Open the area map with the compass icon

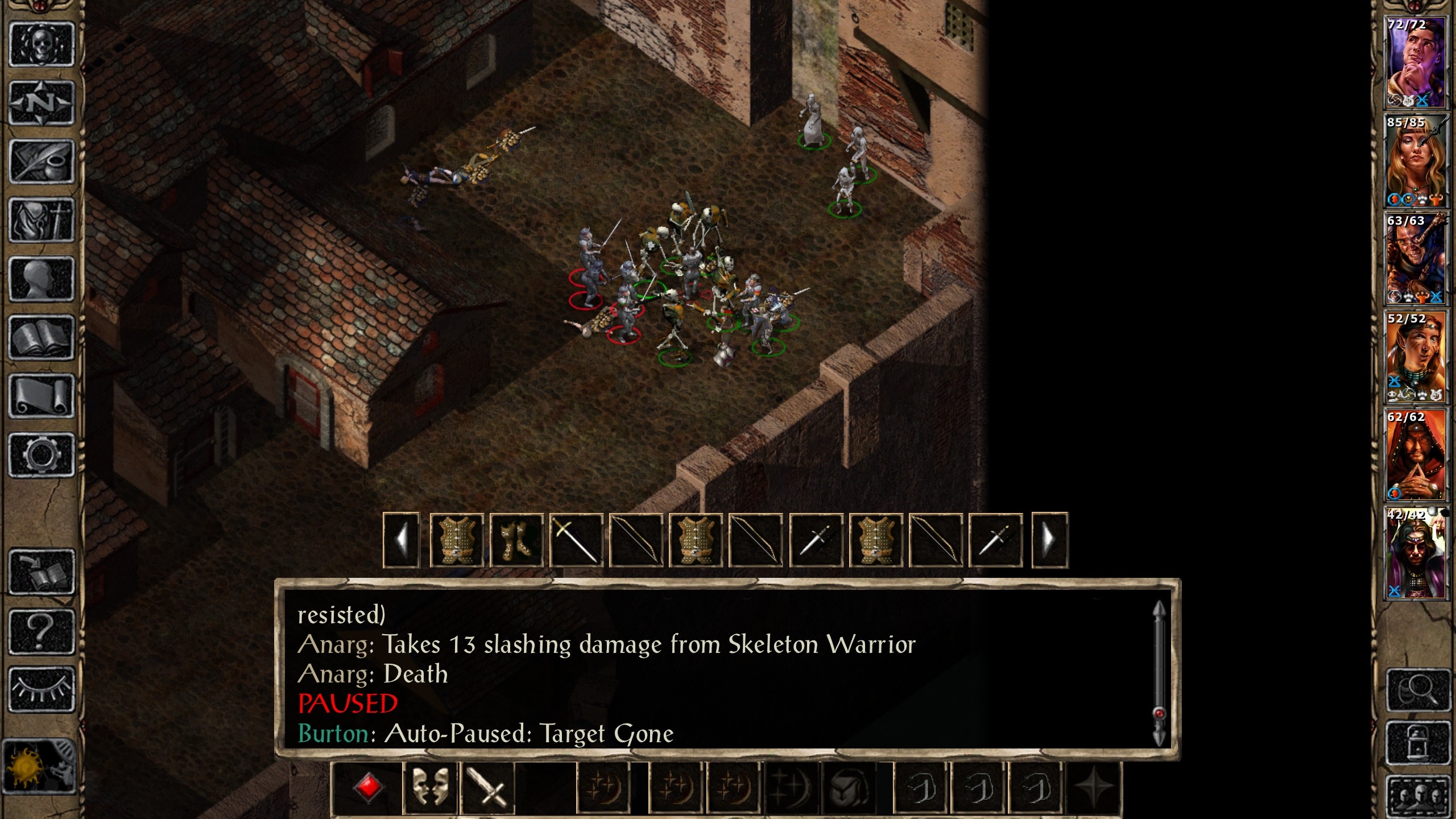click(42, 104)
